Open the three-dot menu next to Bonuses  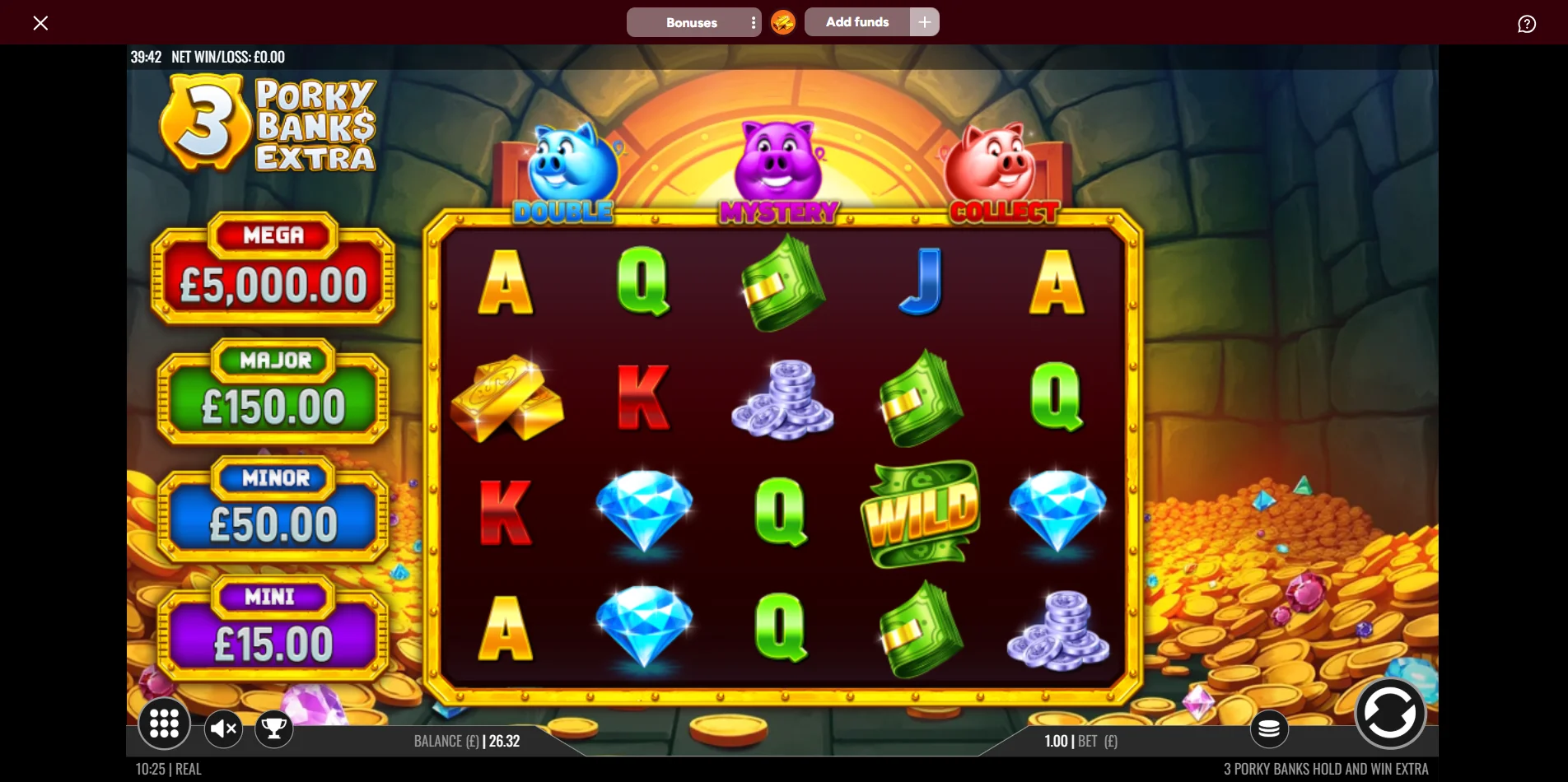[754, 22]
